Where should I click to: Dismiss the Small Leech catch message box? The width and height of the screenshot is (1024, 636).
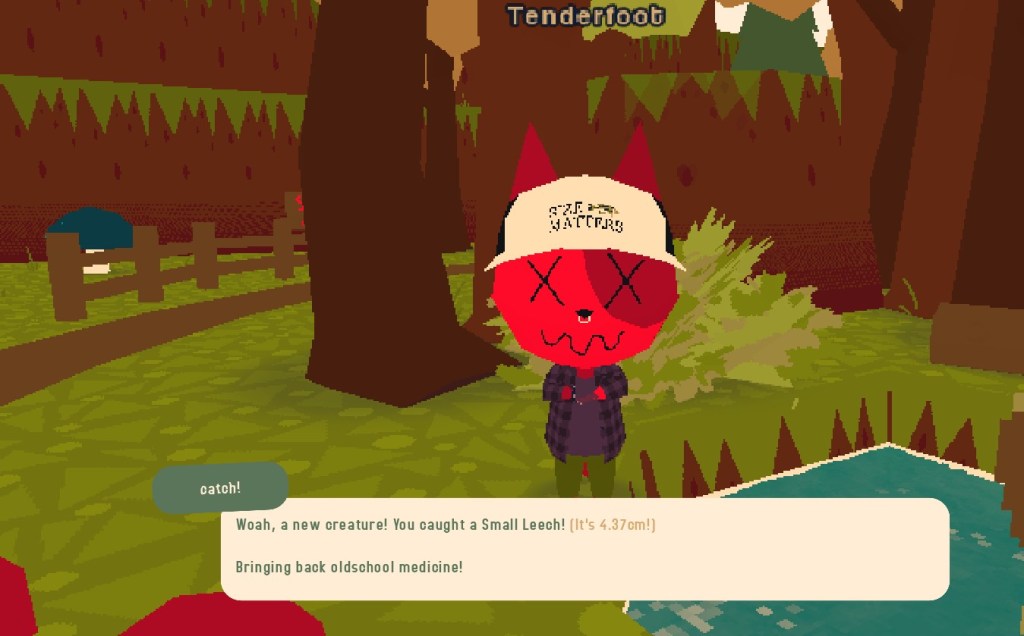pos(584,548)
